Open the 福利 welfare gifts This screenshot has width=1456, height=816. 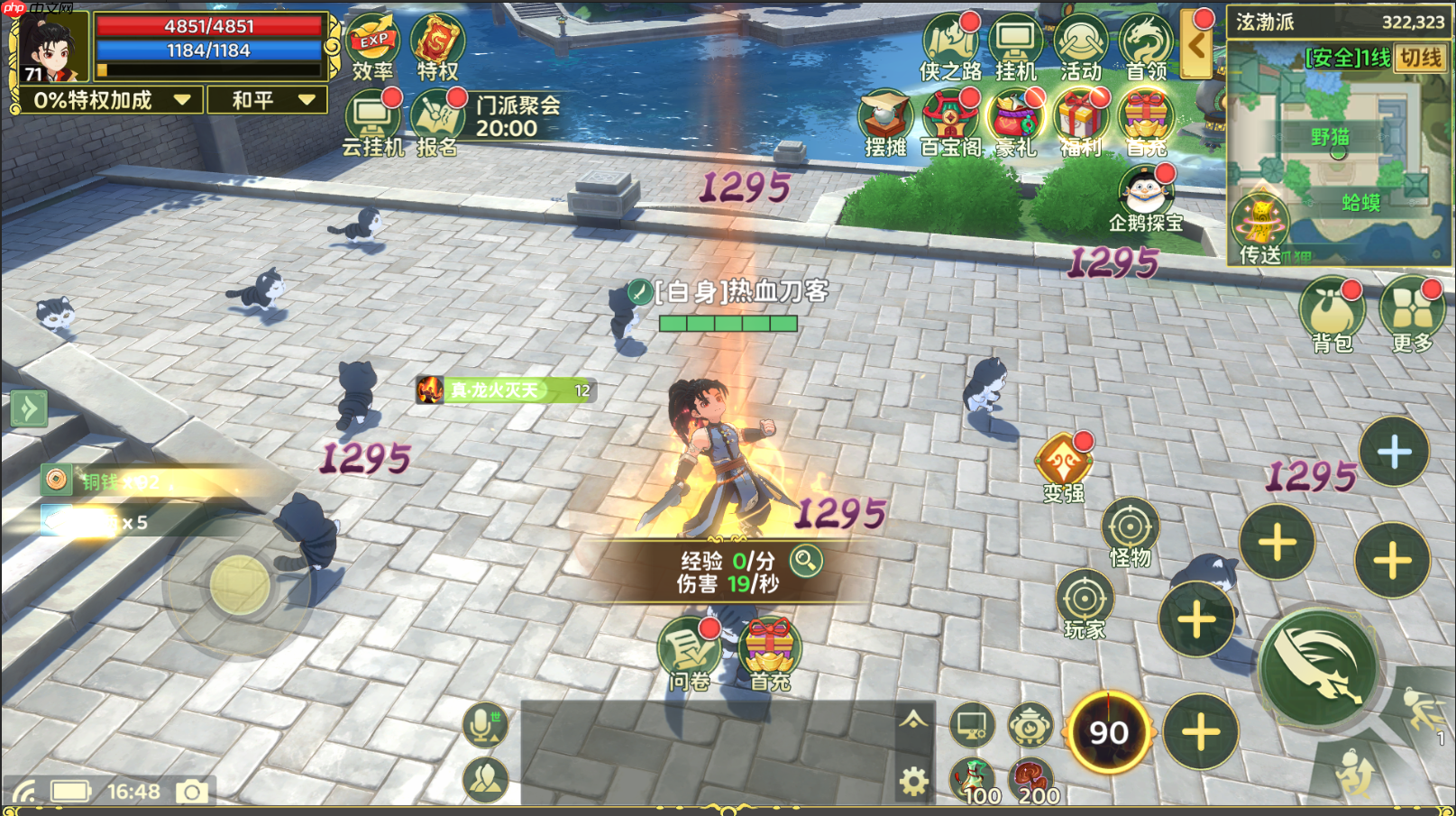tap(1080, 124)
